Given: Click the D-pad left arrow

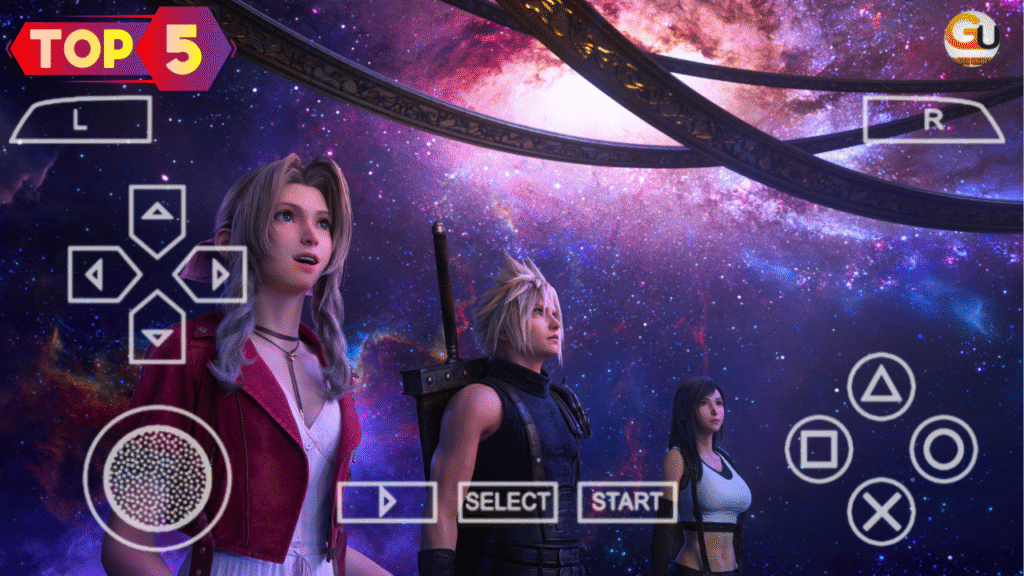Looking at the screenshot, I should [100, 275].
